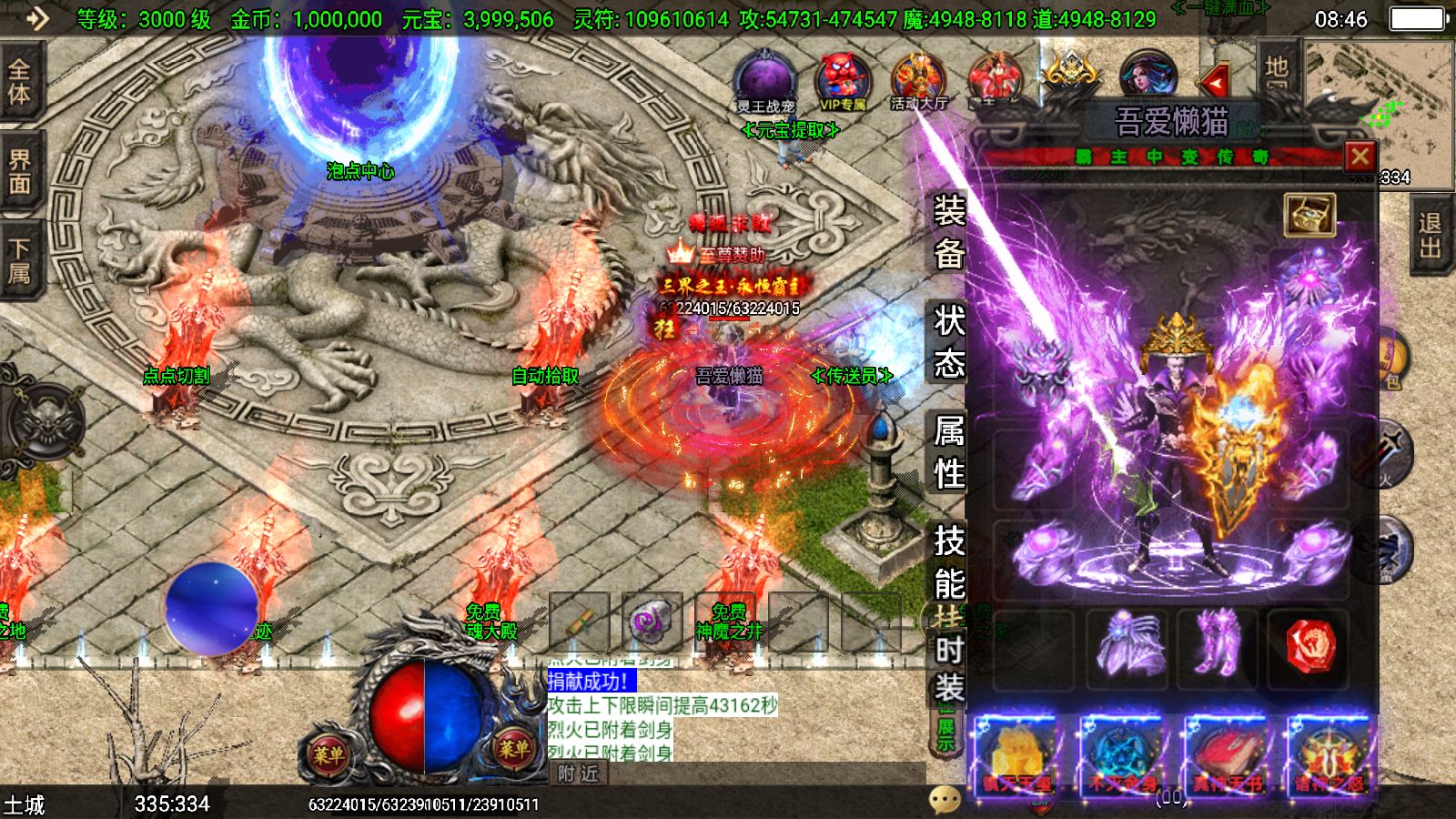Open the 装备 equipment tab
This screenshot has width=1456, height=819.
coord(948,233)
